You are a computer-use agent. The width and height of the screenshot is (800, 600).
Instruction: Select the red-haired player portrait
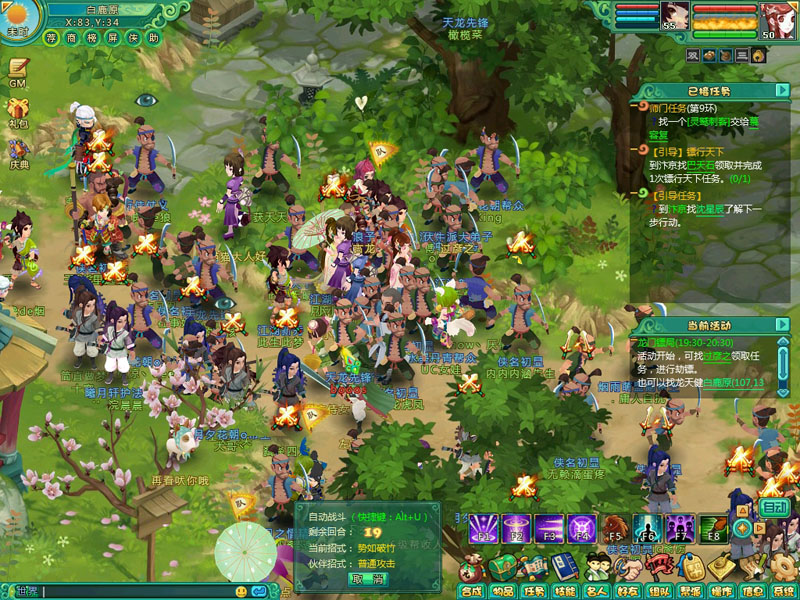click(x=772, y=17)
